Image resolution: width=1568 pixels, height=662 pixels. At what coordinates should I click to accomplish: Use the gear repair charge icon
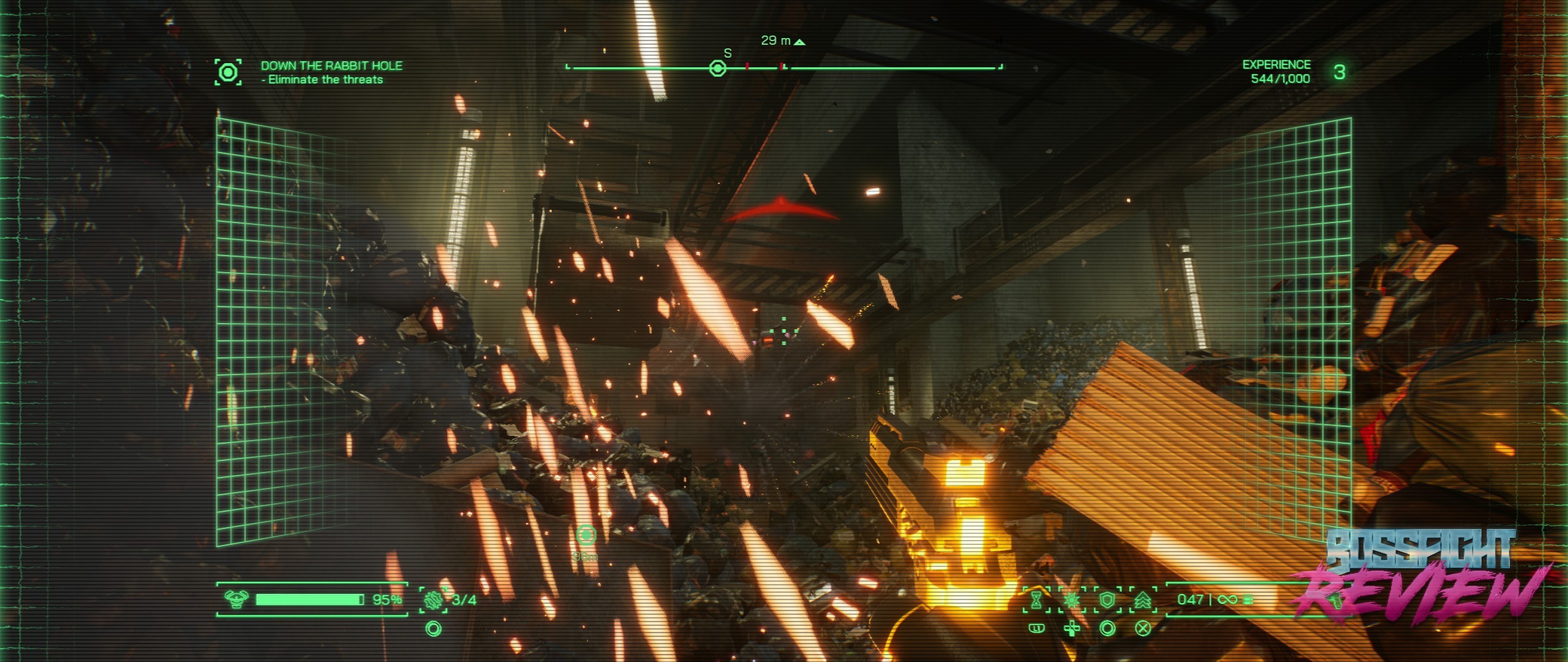coord(433,599)
